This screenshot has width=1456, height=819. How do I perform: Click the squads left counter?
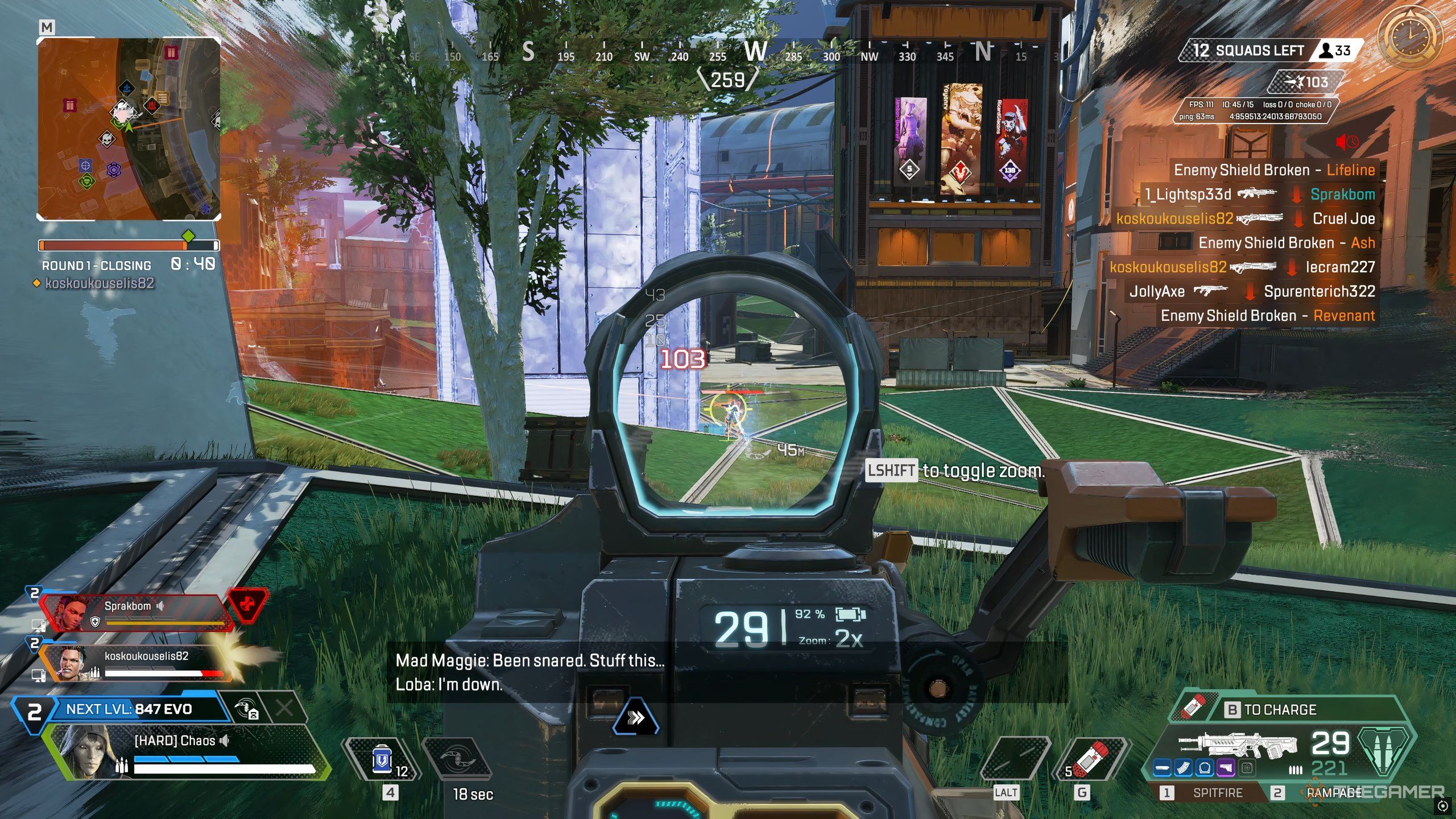point(1251,51)
